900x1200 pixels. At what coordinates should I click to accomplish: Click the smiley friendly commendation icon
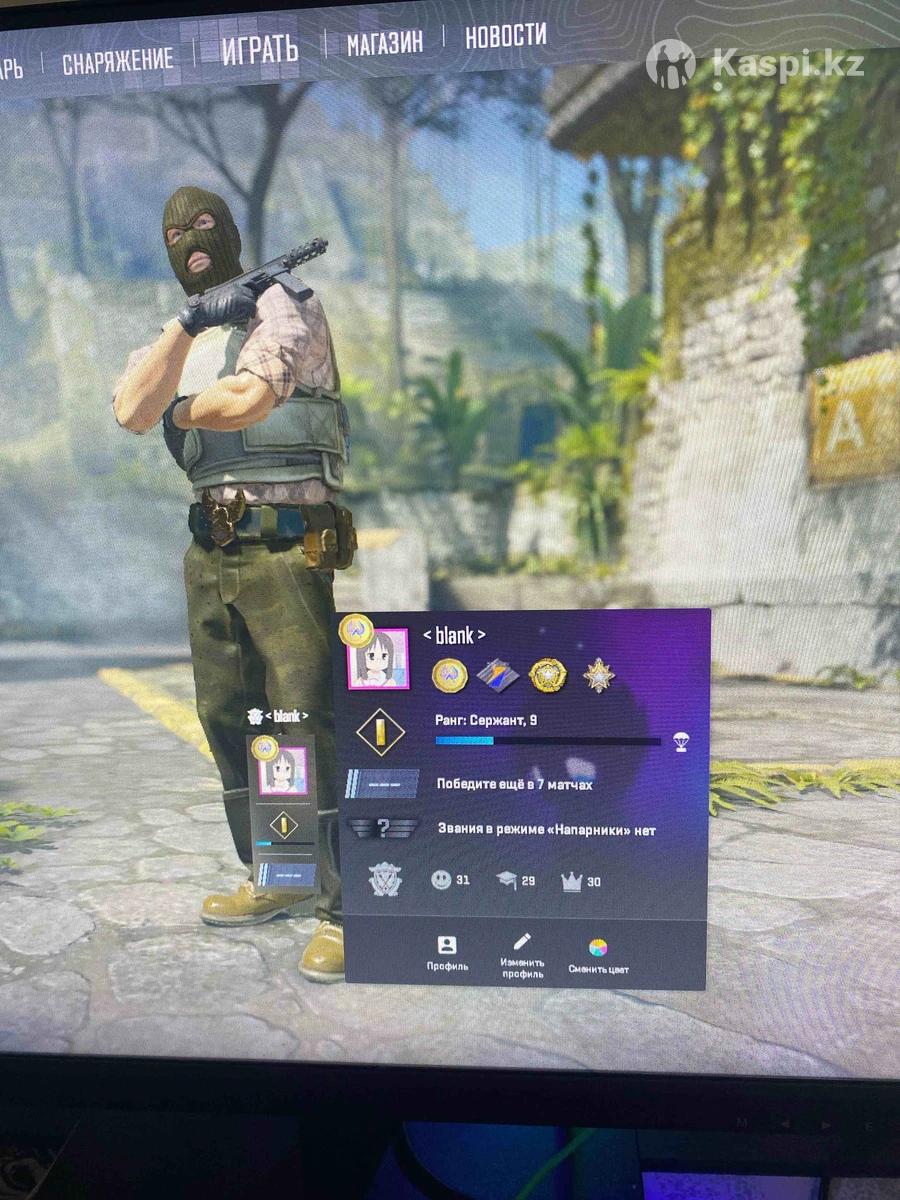(441, 880)
